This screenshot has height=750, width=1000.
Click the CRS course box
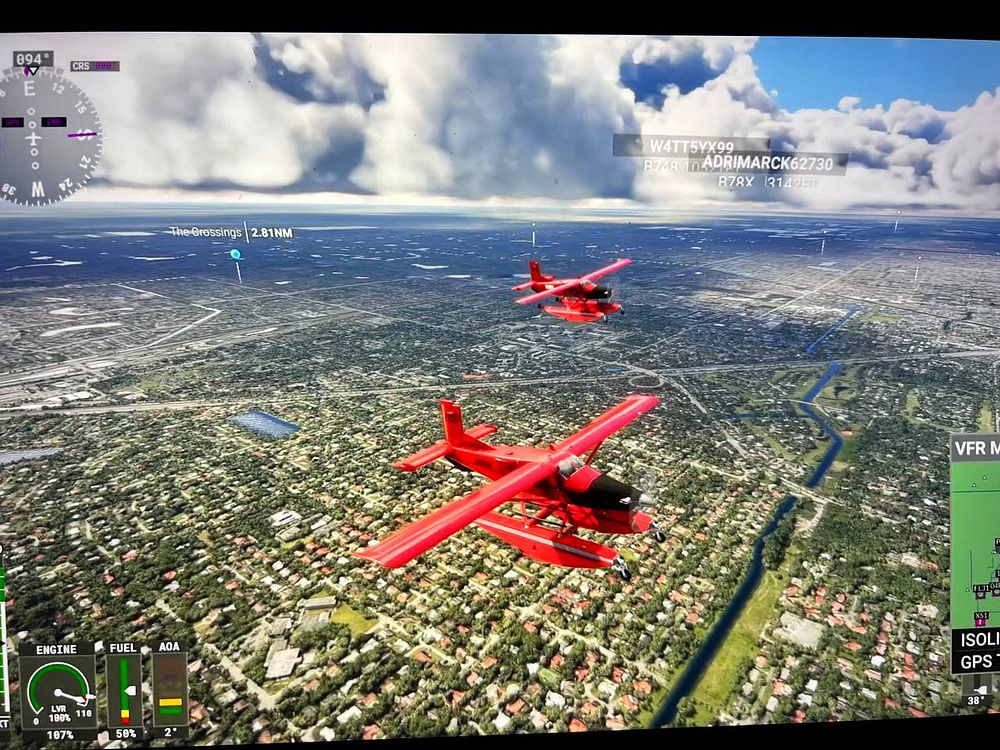click(94, 66)
